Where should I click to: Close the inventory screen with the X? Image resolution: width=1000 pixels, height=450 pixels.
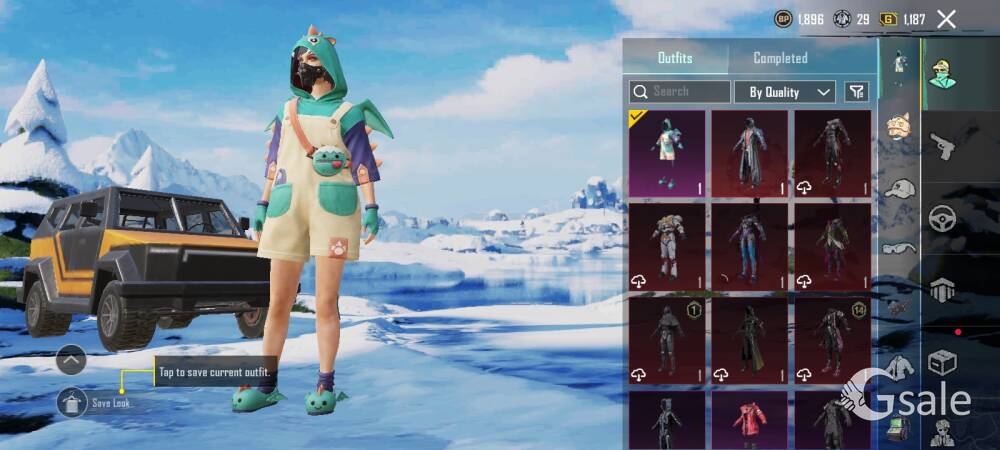946,19
